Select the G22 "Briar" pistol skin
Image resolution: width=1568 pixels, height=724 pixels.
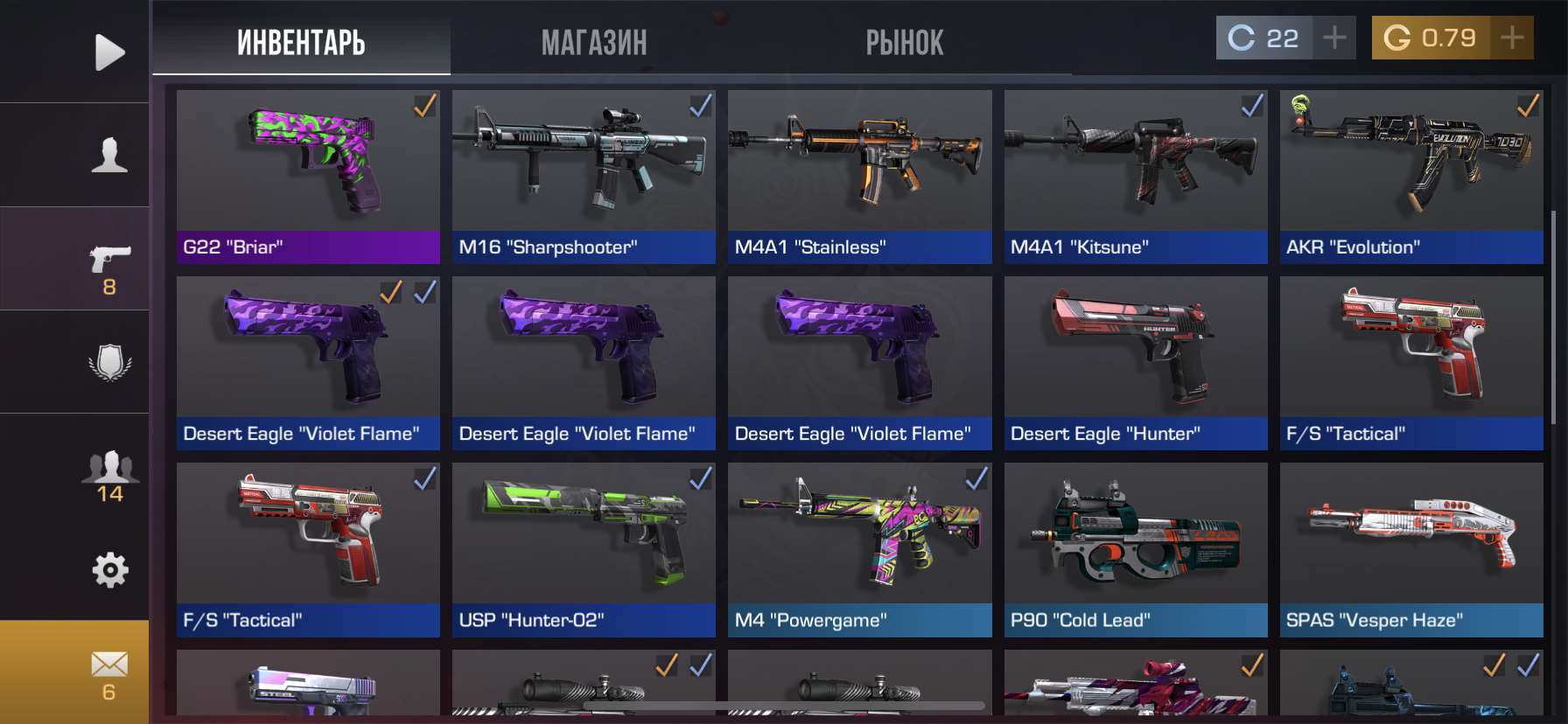pos(308,177)
